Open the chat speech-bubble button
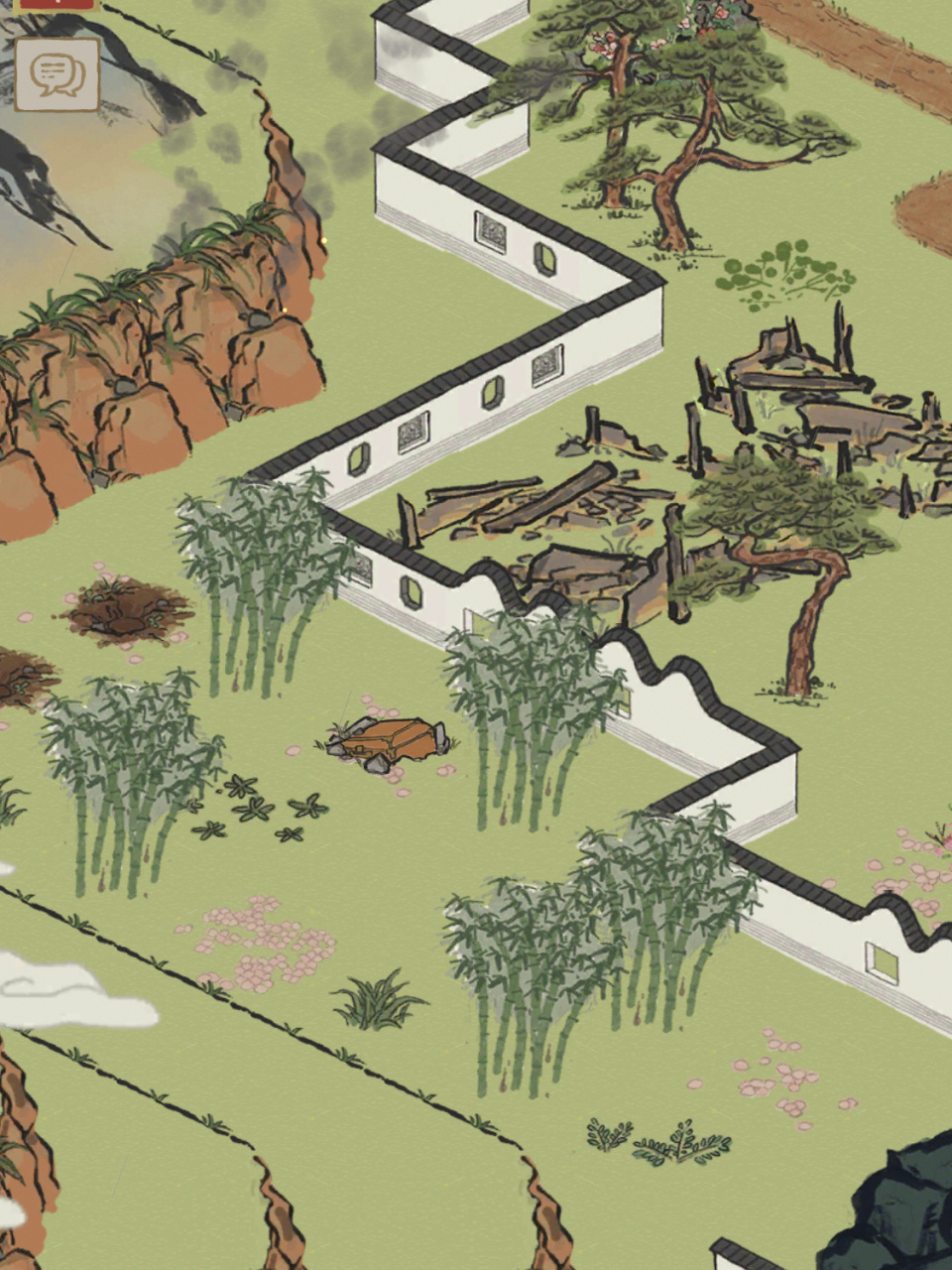The width and height of the screenshot is (952, 1270). click(57, 74)
